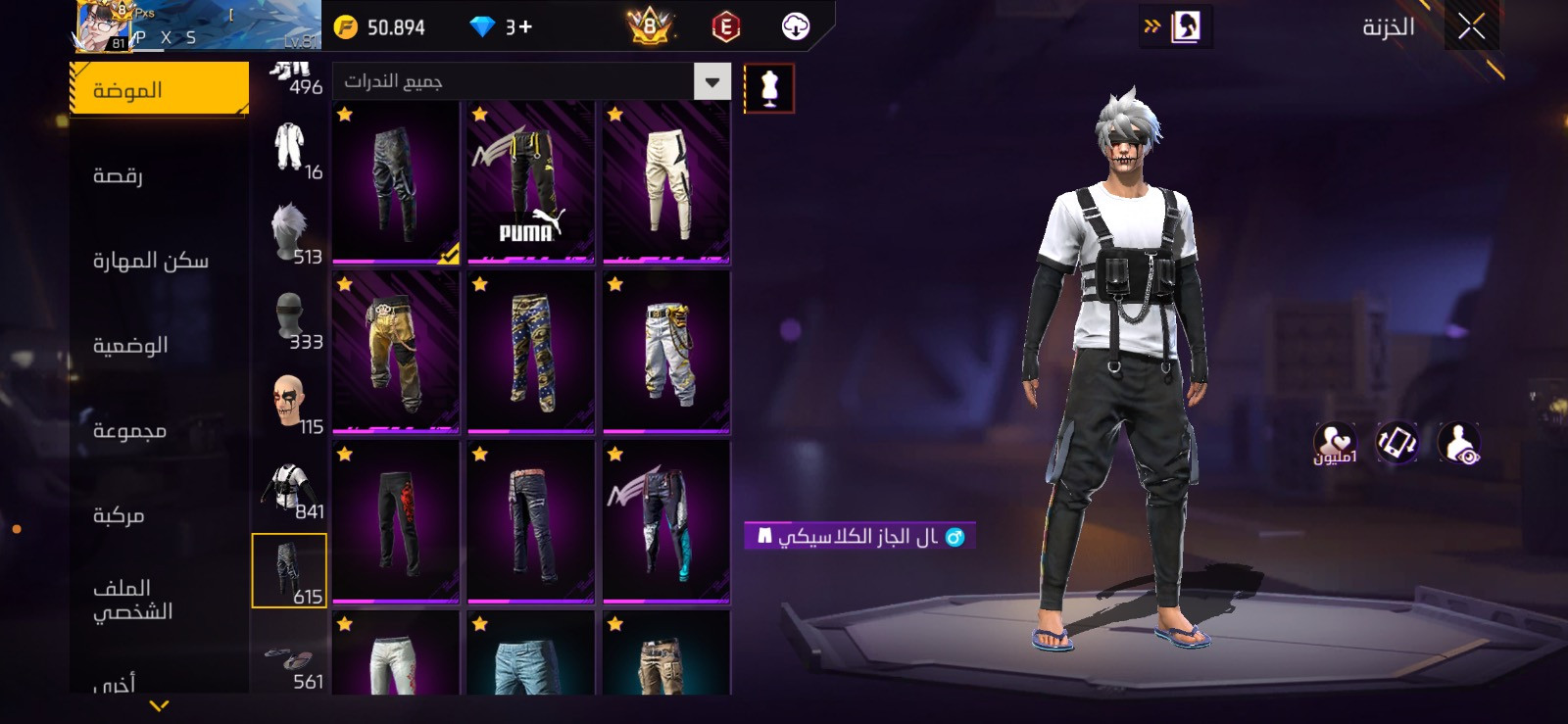Choose the hair category with 513 items

click(290, 232)
